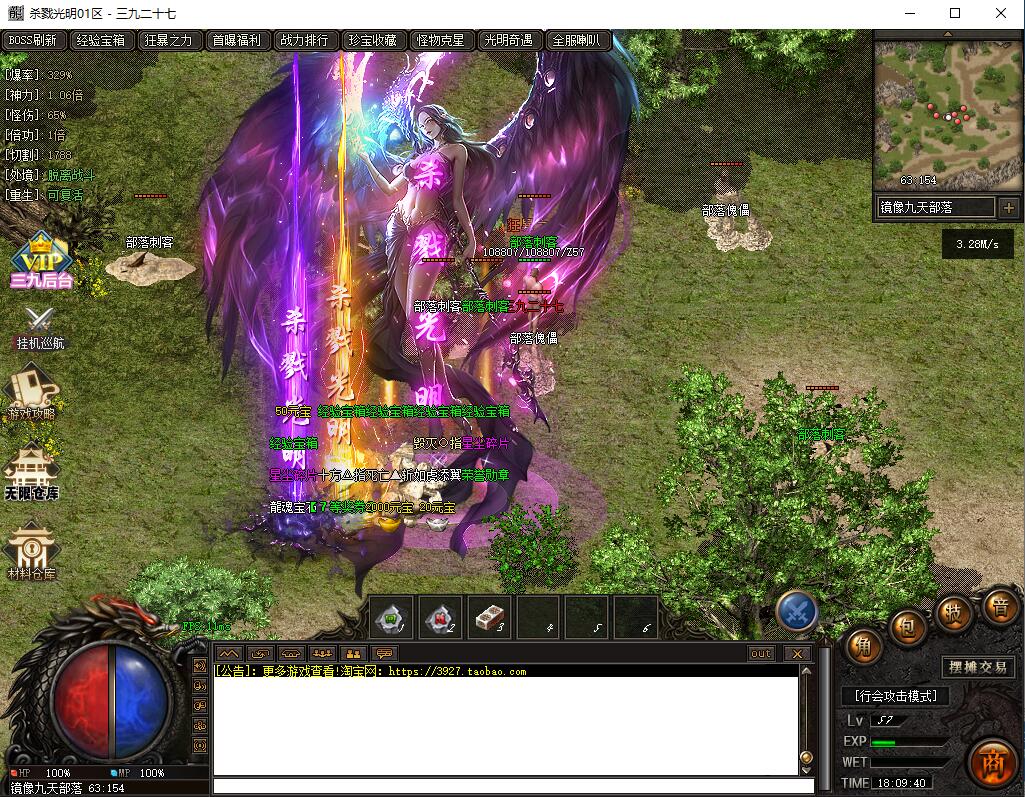Open the 首曝福利 rewards

point(236,41)
